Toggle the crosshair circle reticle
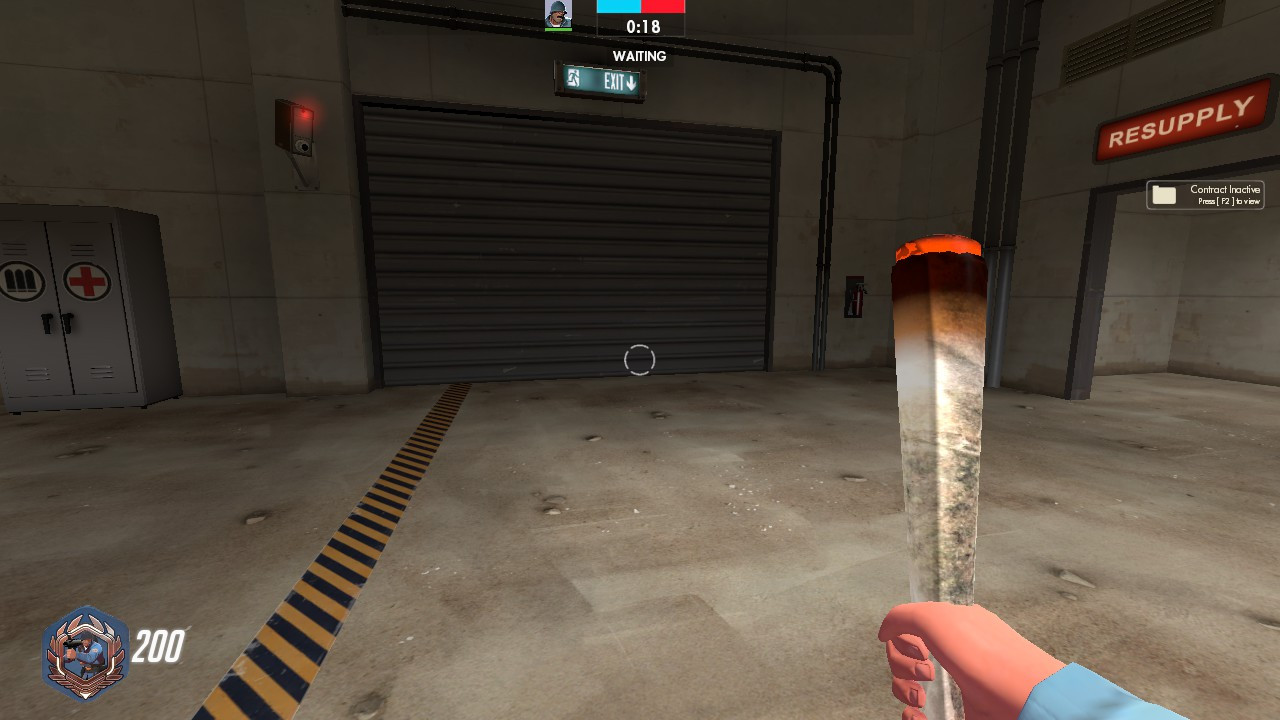Image resolution: width=1280 pixels, height=720 pixels. 640,360
